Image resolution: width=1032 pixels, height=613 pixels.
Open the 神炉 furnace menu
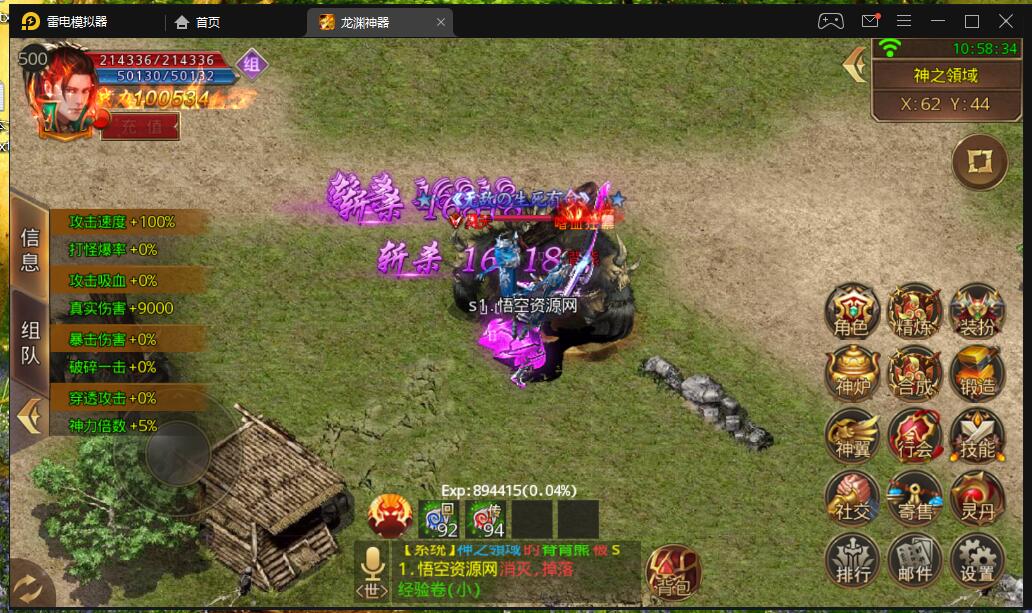tap(852, 373)
